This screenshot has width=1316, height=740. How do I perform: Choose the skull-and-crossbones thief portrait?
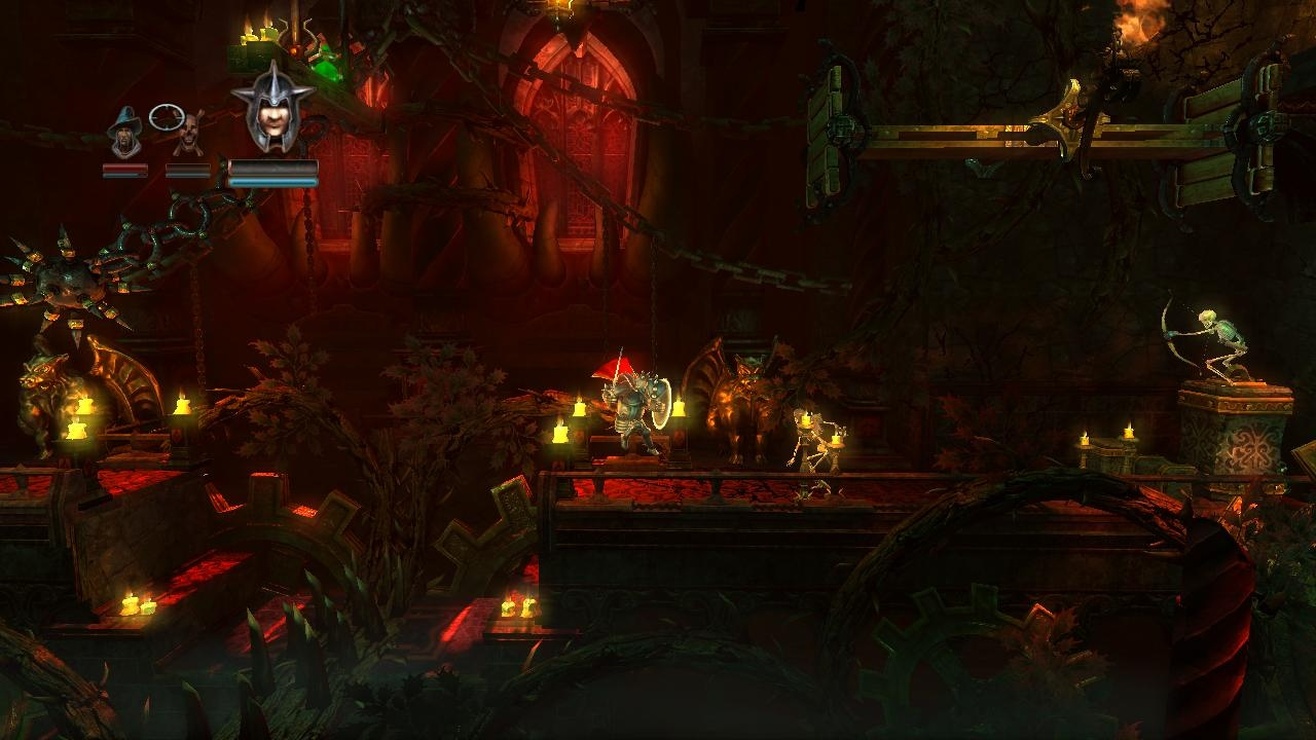(x=187, y=135)
